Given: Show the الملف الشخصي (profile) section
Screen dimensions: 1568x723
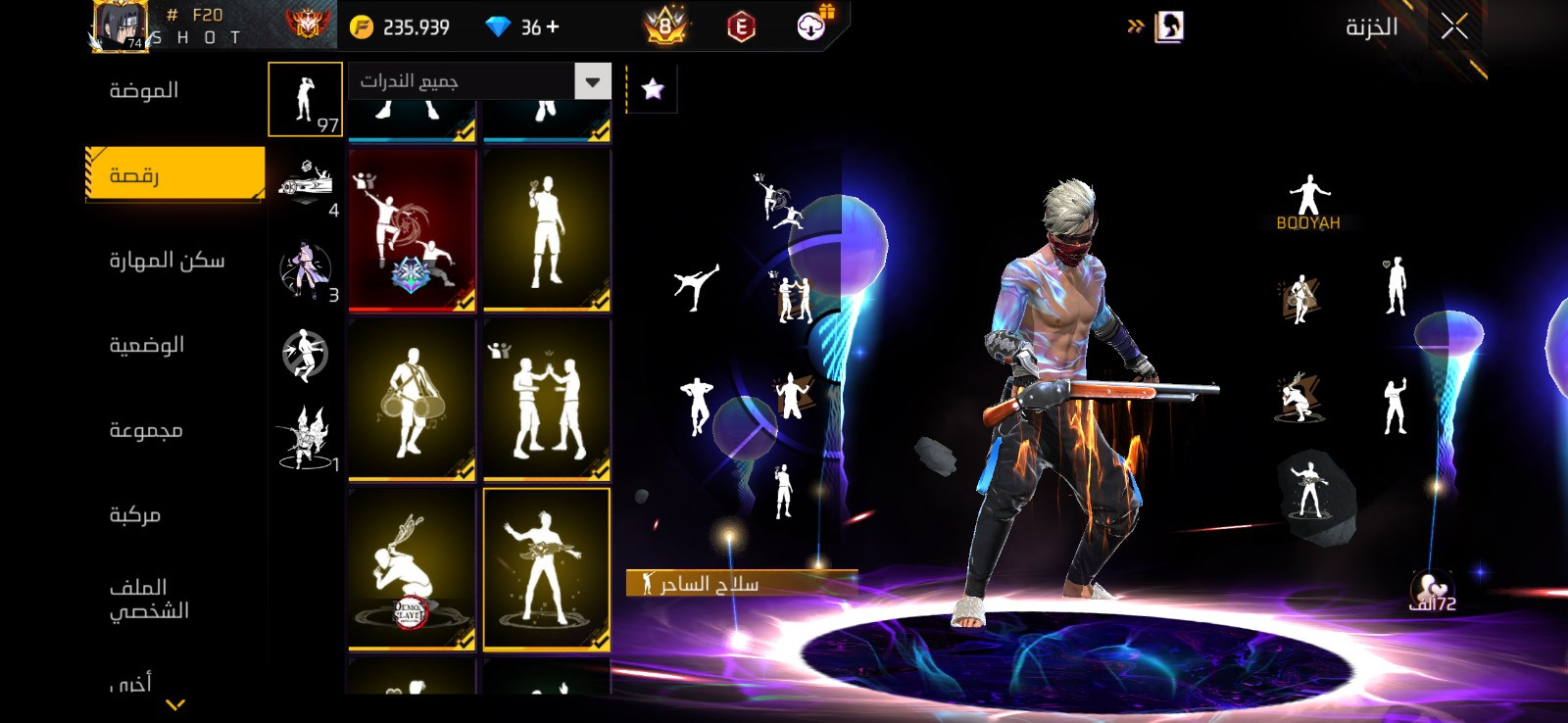Looking at the screenshot, I should [x=149, y=599].
